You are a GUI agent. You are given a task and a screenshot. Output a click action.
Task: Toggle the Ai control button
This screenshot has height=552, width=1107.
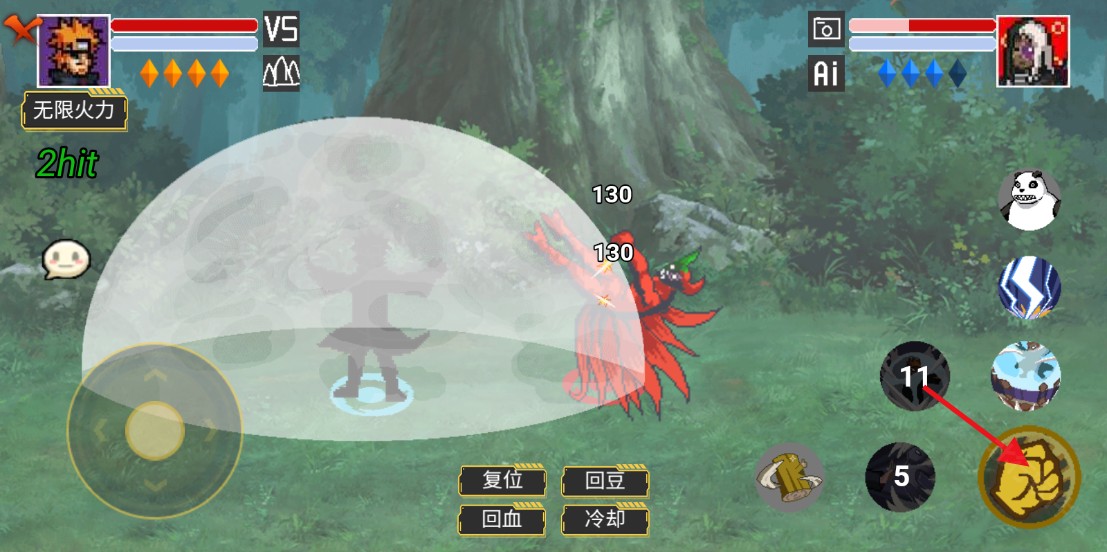pos(826,74)
